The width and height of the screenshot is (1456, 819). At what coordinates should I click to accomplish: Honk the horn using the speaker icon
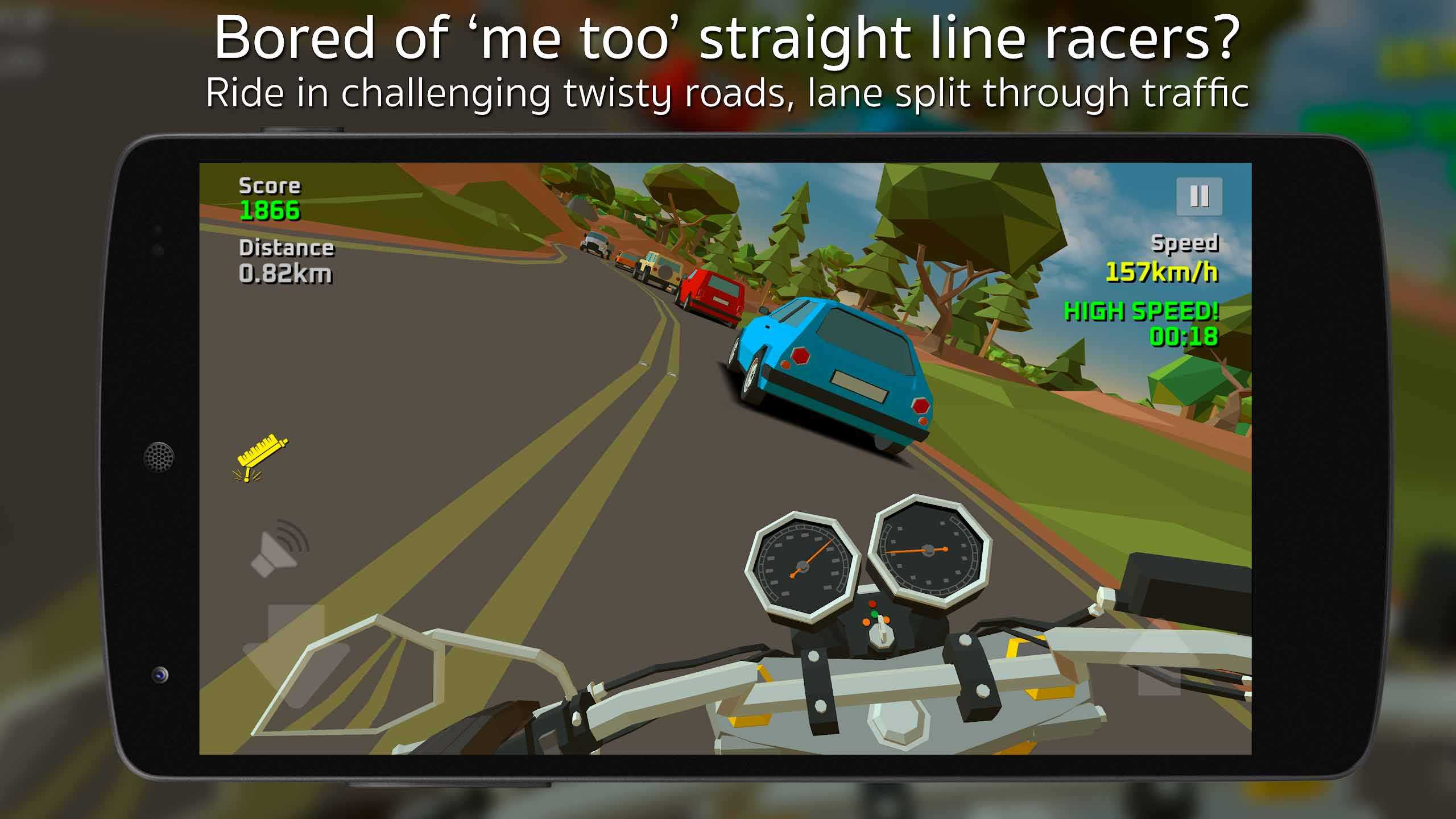(x=280, y=548)
